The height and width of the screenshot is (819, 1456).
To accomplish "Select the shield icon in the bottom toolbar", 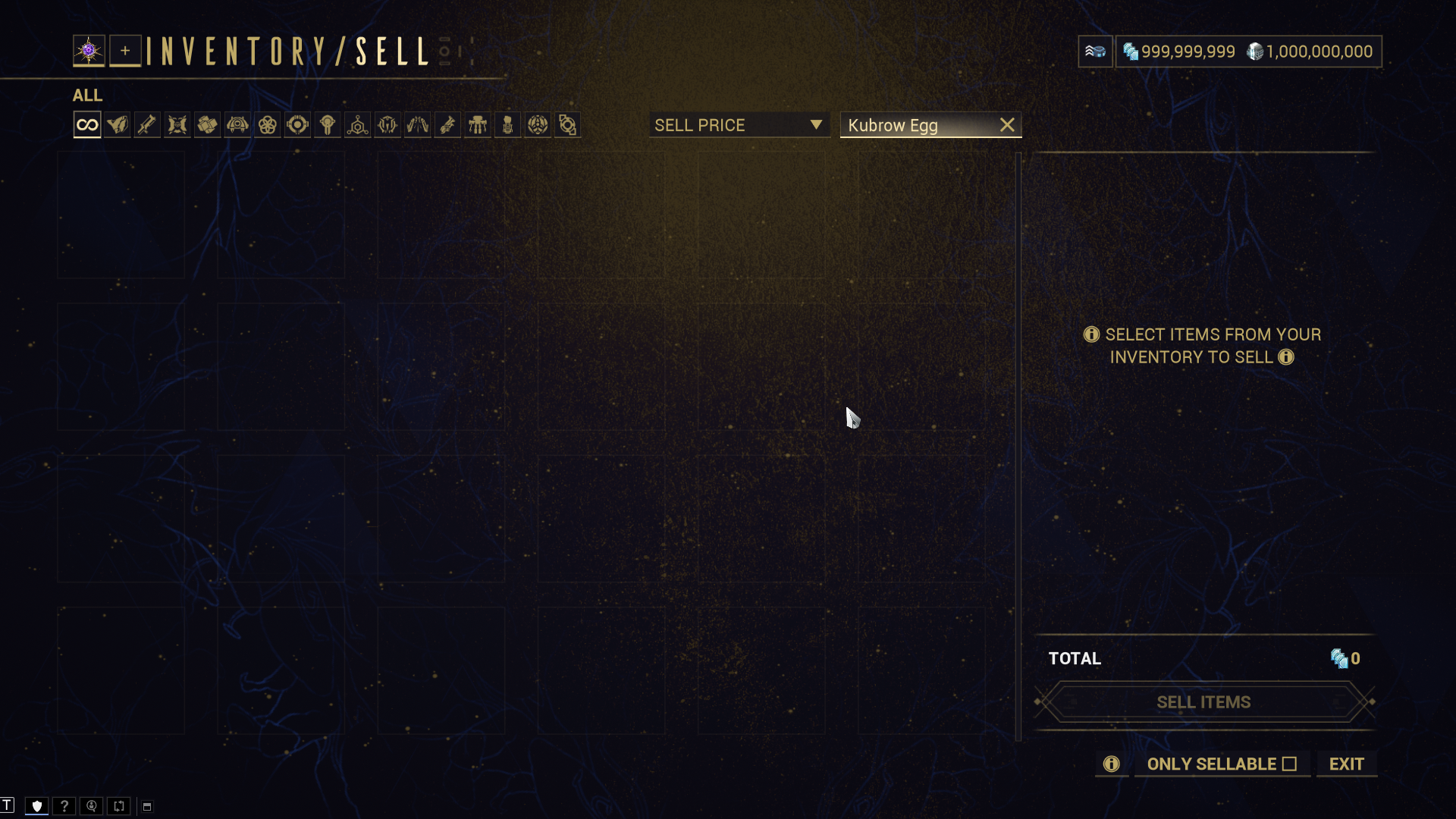I will 36,806.
